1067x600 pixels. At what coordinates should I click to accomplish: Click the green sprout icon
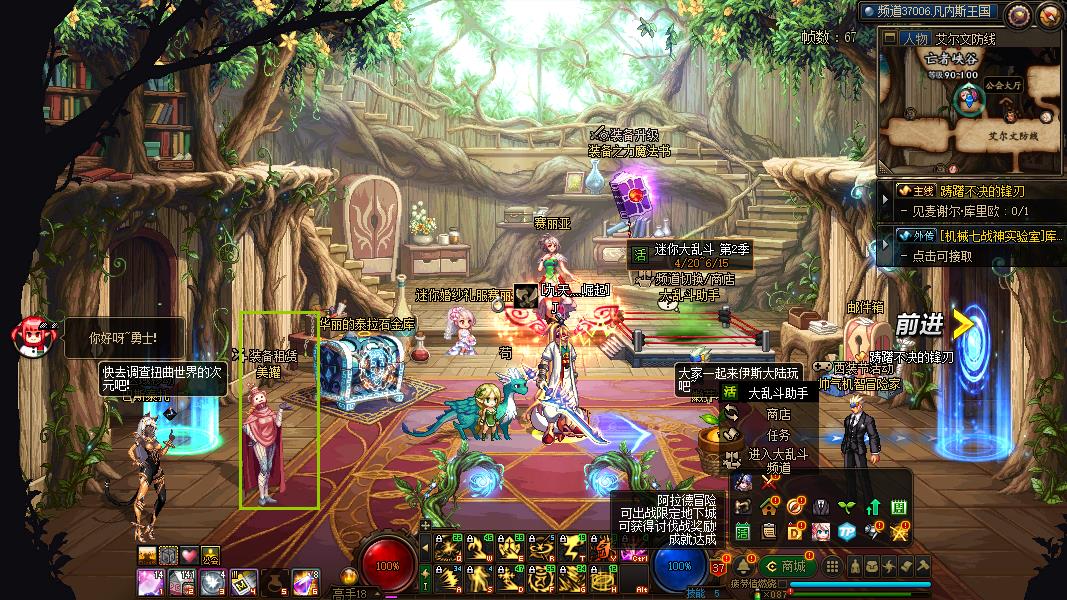tap(846, 507)
